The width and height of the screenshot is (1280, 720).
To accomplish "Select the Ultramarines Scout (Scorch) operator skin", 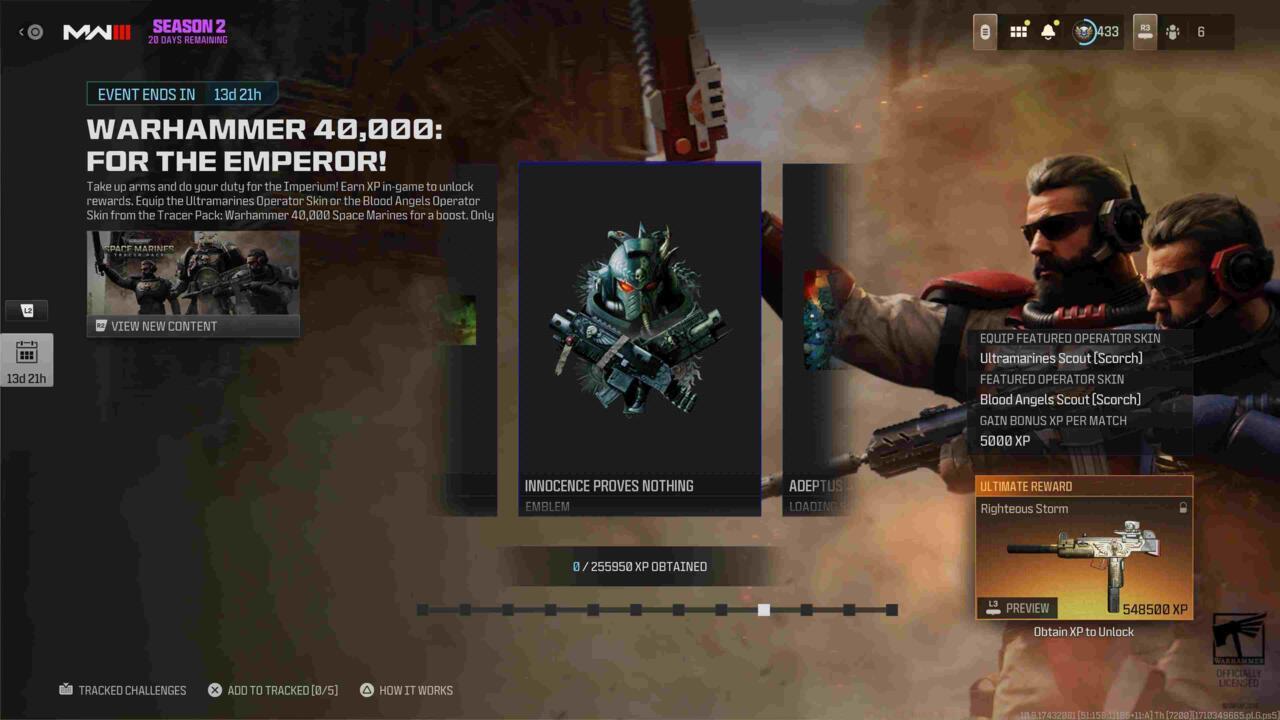I will pos(1061,358).
